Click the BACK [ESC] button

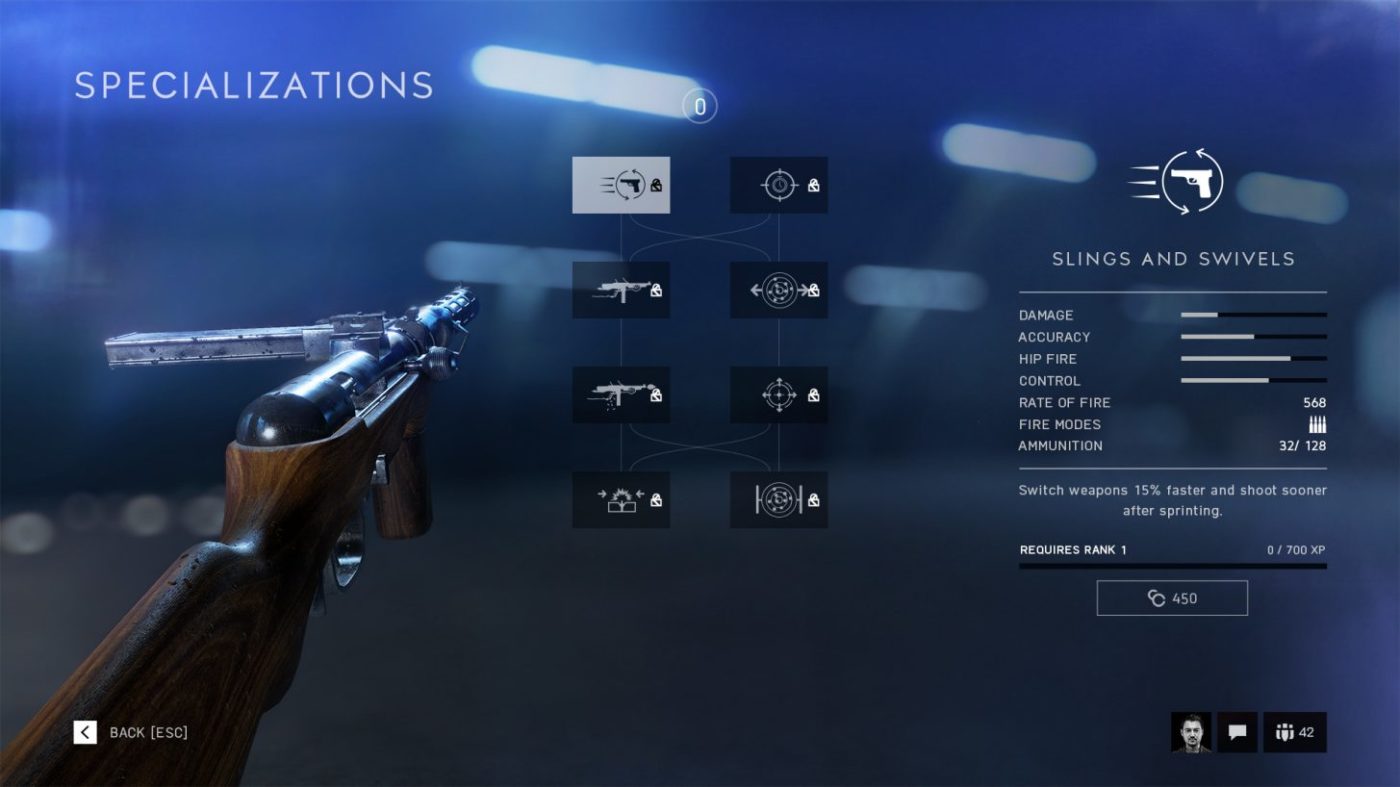130,733
